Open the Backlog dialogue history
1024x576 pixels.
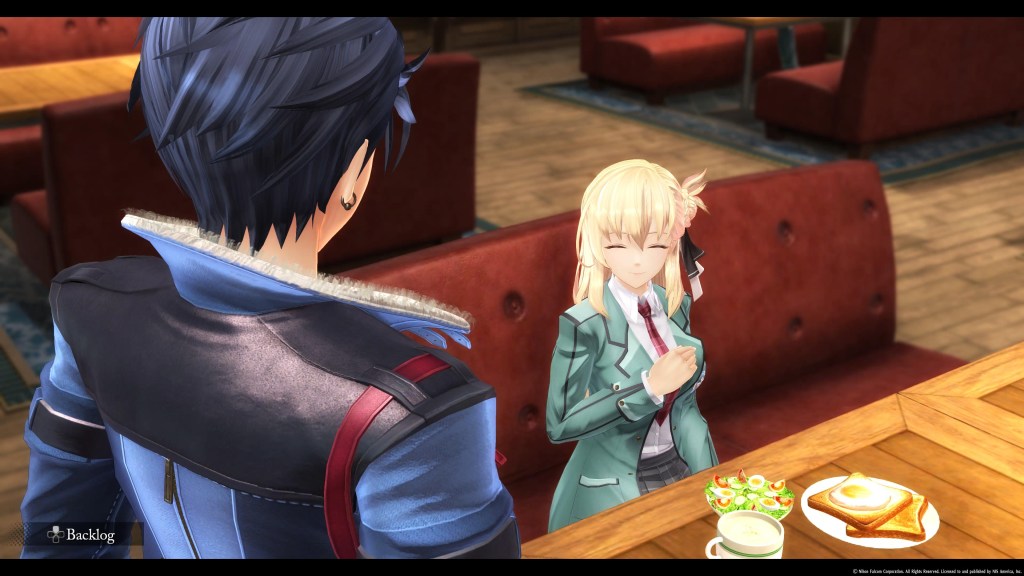81,535
